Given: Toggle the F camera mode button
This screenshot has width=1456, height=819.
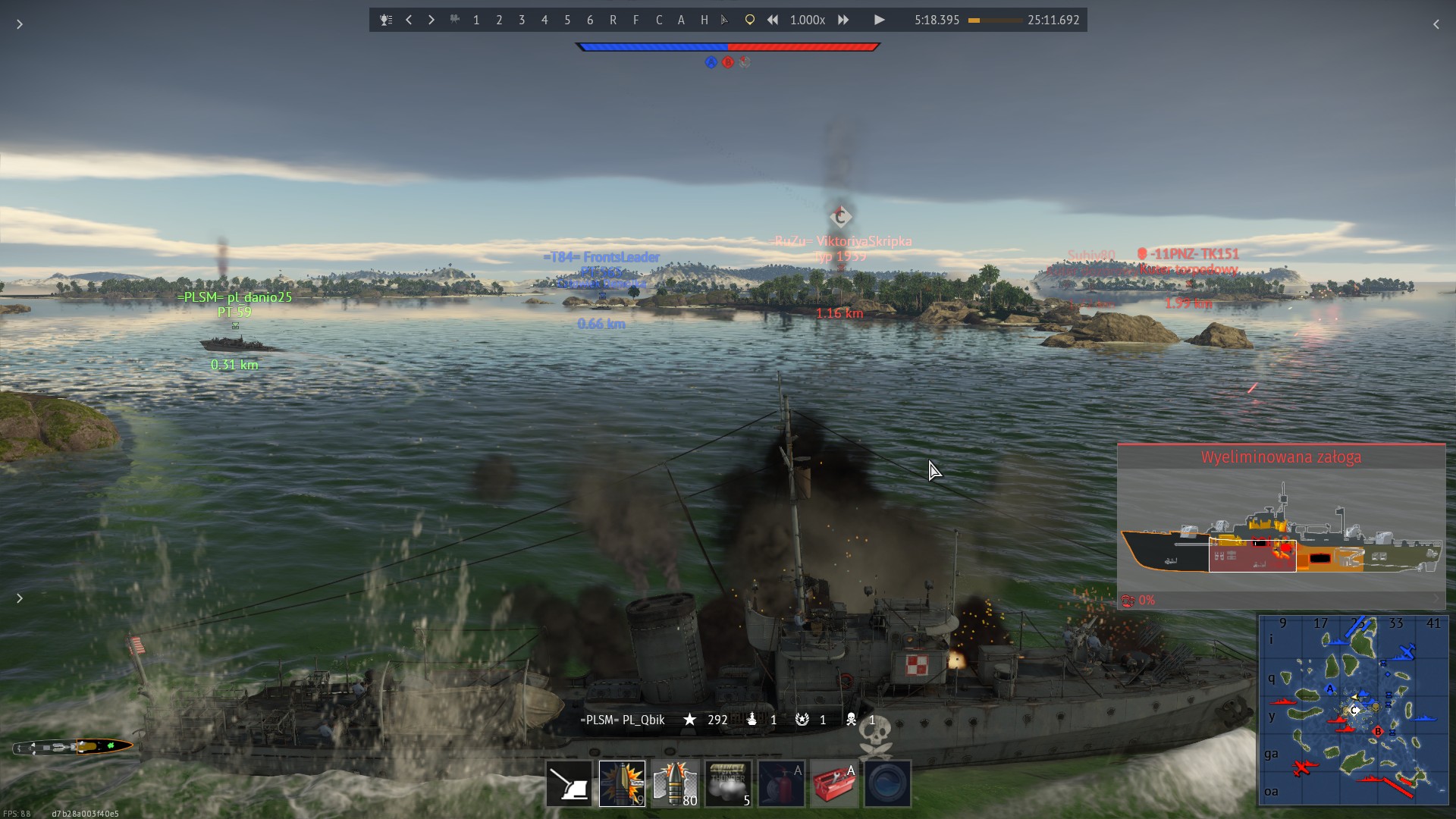Looking at the screenshot, I should click(635, 20).
